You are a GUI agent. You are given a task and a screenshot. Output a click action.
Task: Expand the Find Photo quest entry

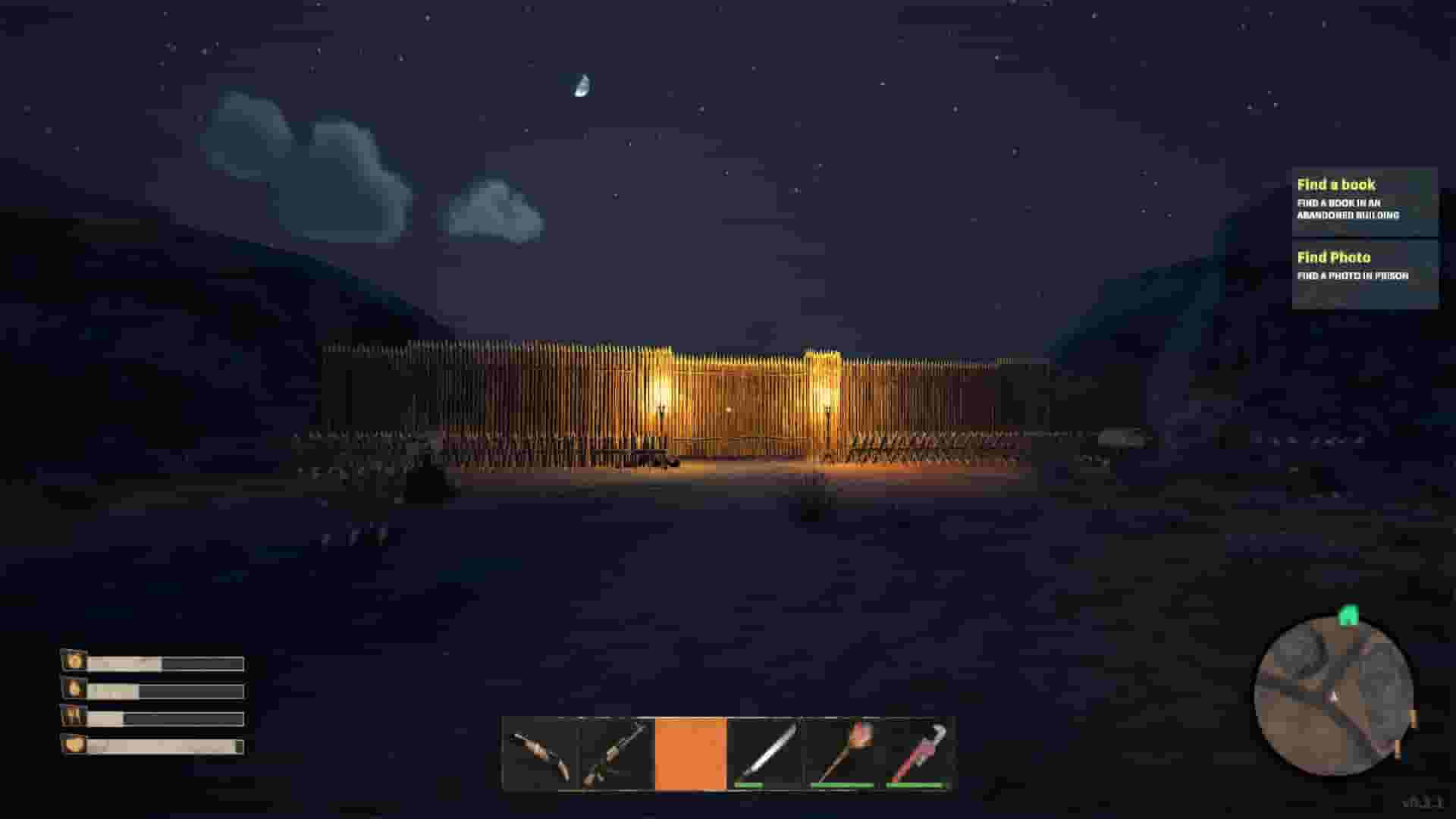pos(1334,257)
